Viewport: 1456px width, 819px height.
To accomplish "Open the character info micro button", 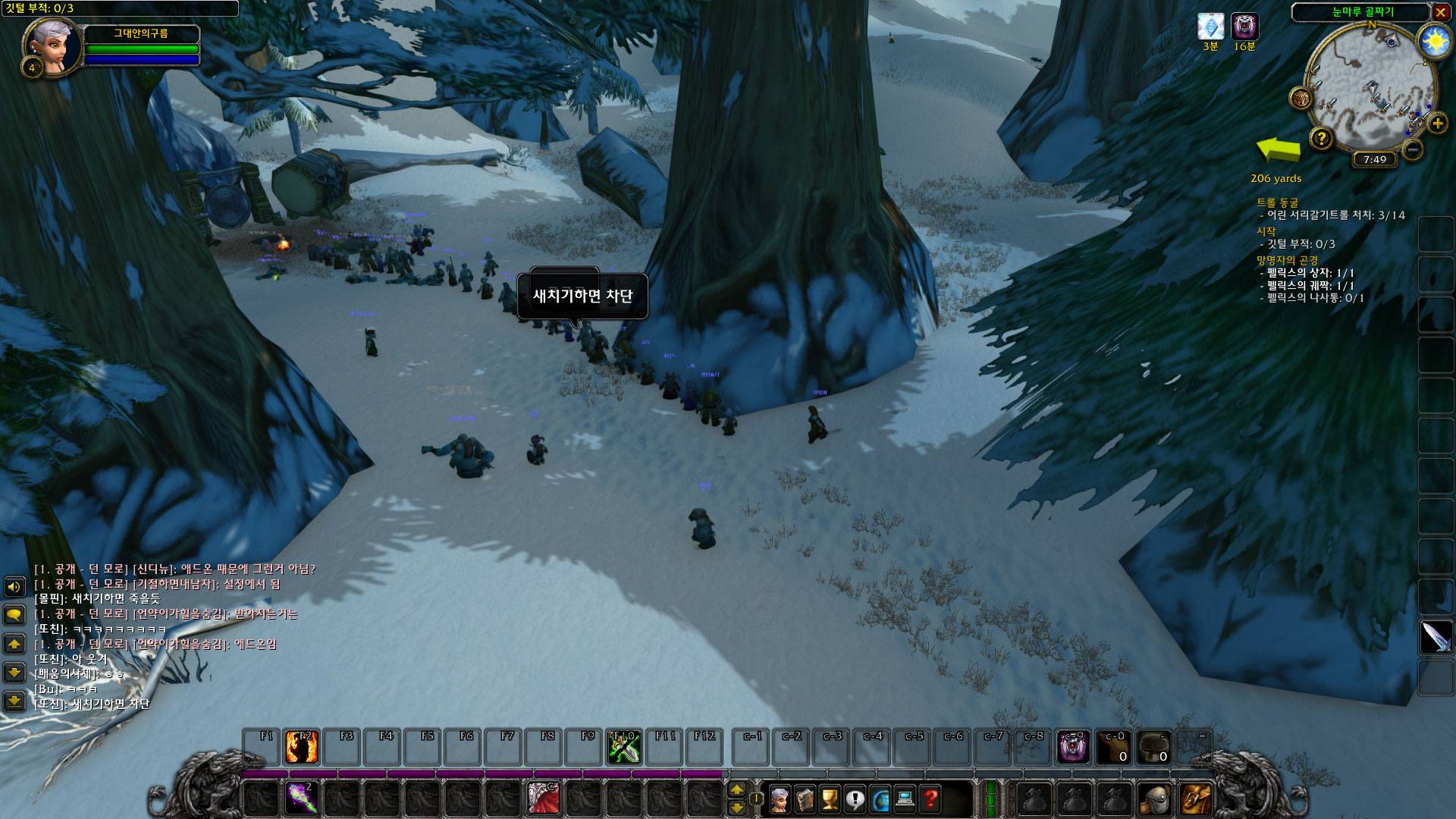I will [x=778, y=799].
